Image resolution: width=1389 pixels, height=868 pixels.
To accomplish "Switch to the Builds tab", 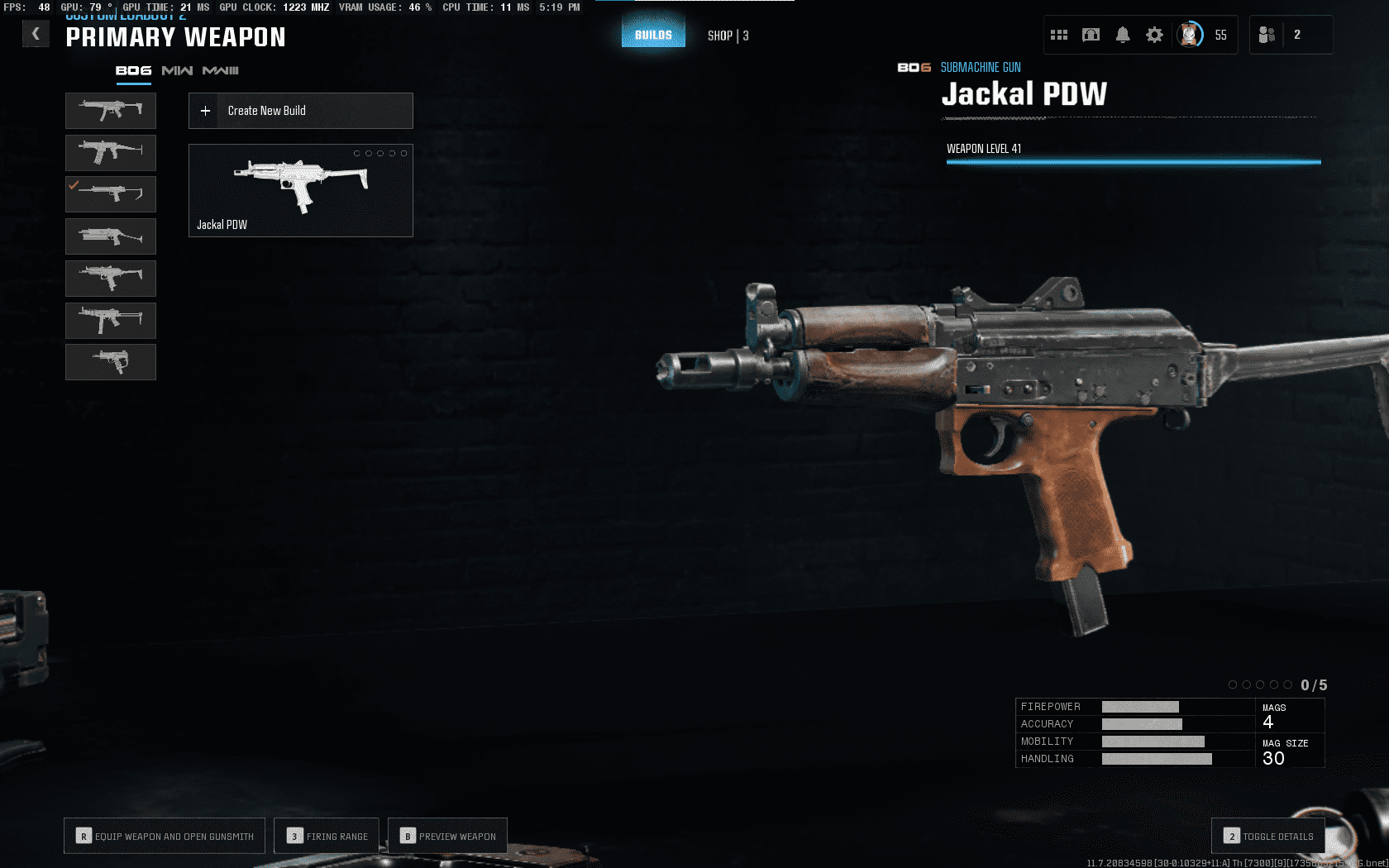I will [x=653, y=35].
